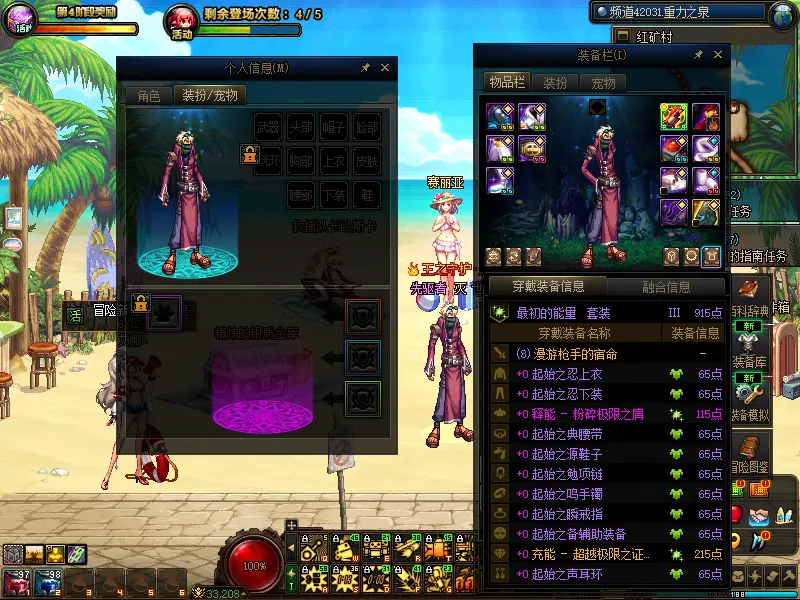Click the red-bordered creature slot beside the chest
Screen dimensions: 800x600
pos(362,316)
